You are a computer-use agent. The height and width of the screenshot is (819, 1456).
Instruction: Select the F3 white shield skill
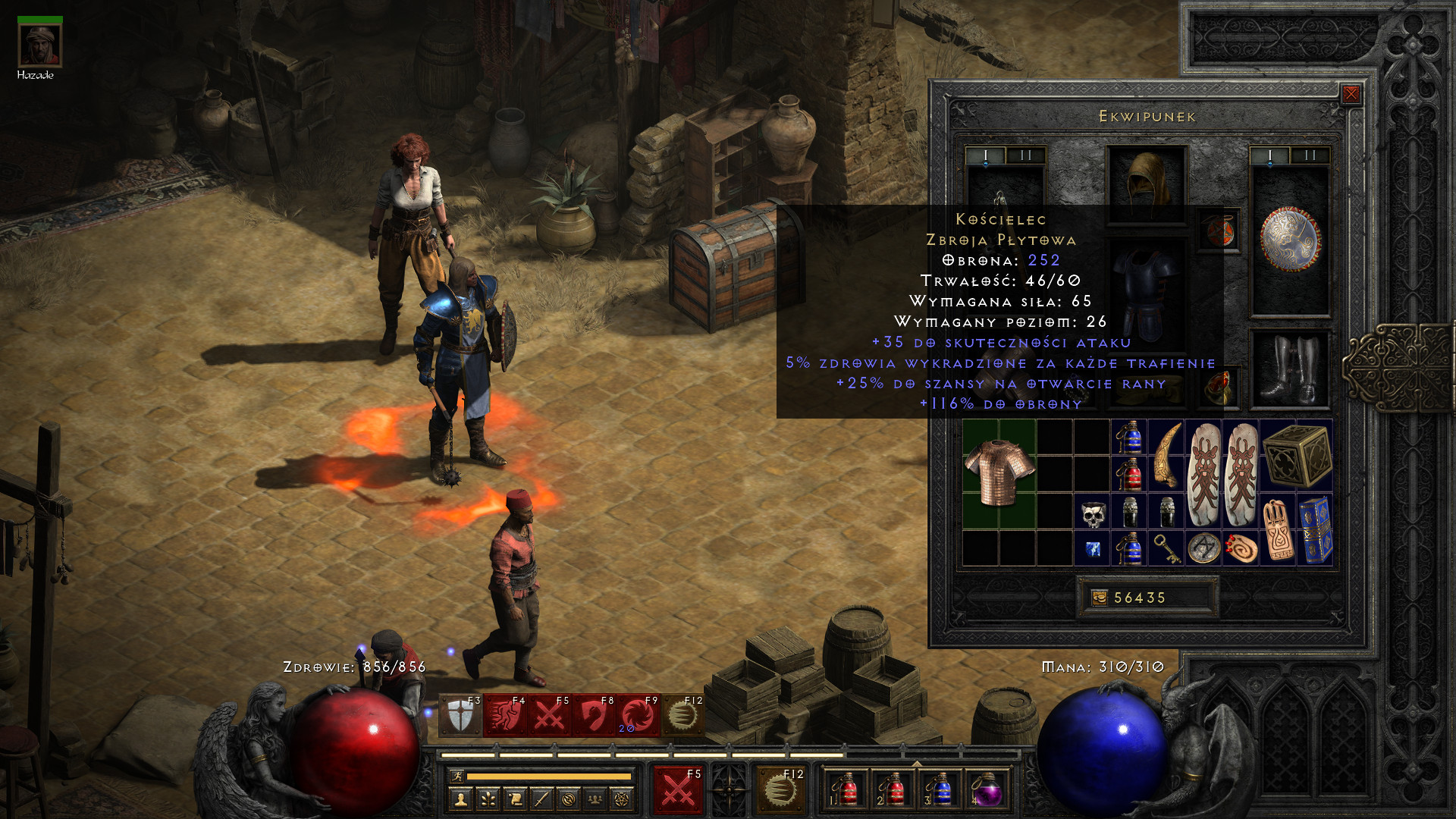[x=460, y=715]
